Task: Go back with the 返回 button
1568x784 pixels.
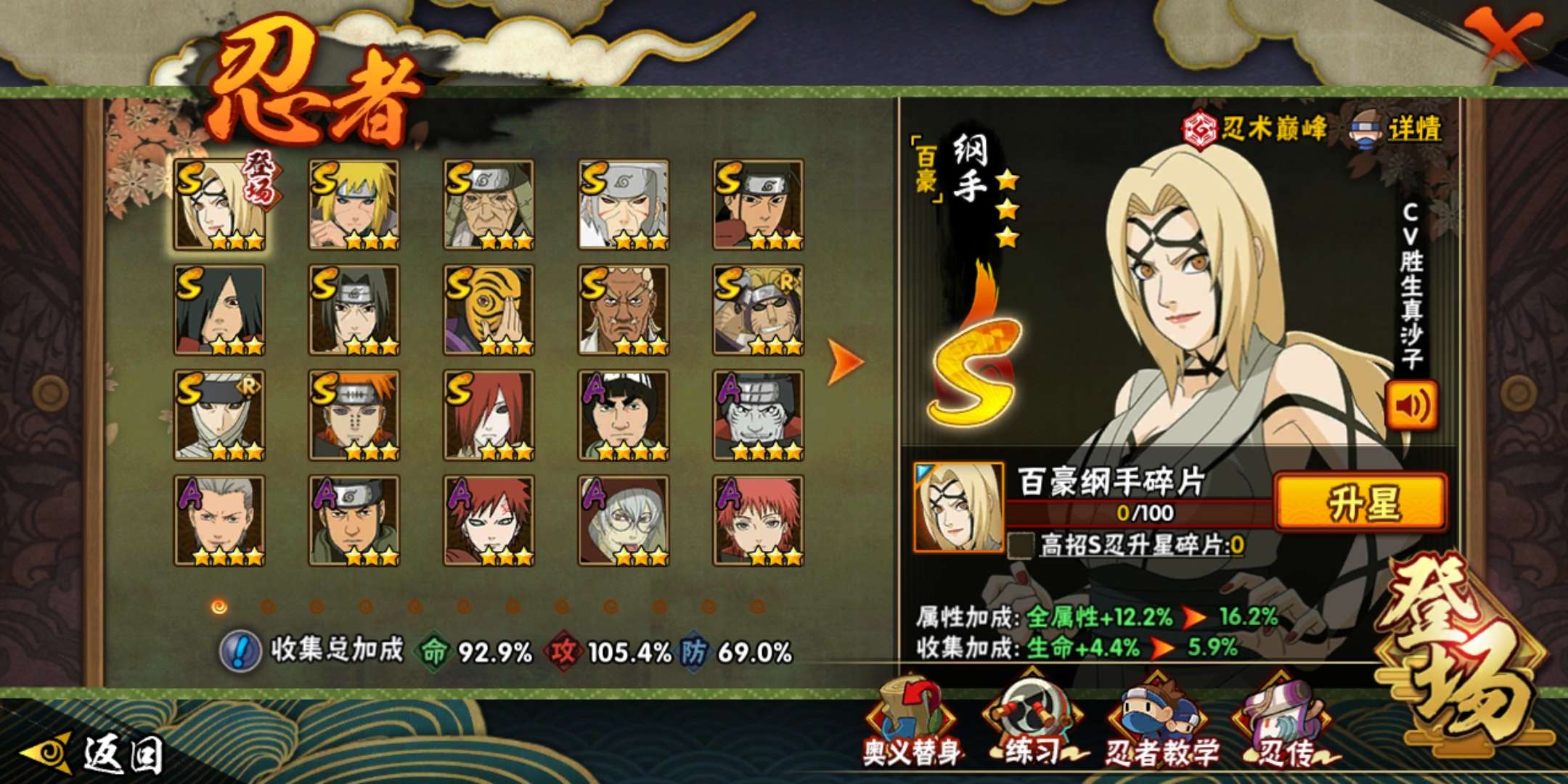Action: click(x=94, y=754)
